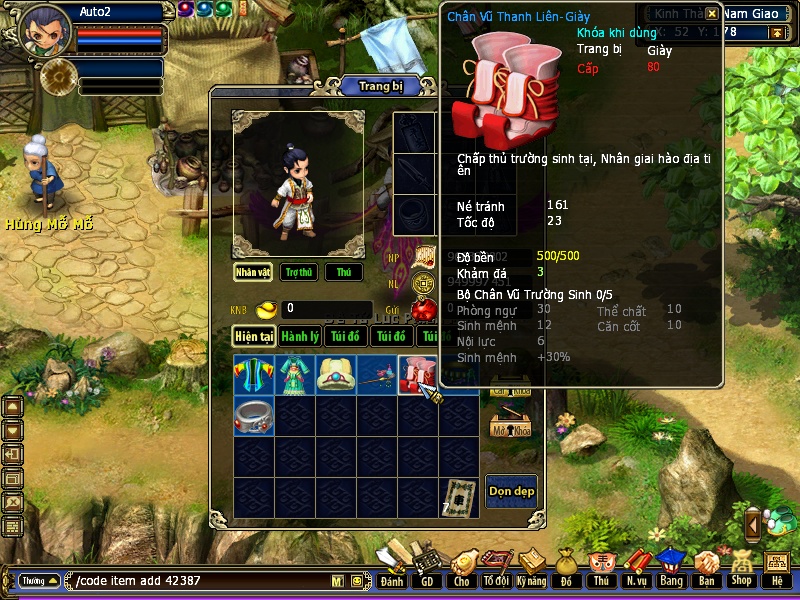Open the Trợ thủ tab
800x600 pixels.
coord(298,272)
